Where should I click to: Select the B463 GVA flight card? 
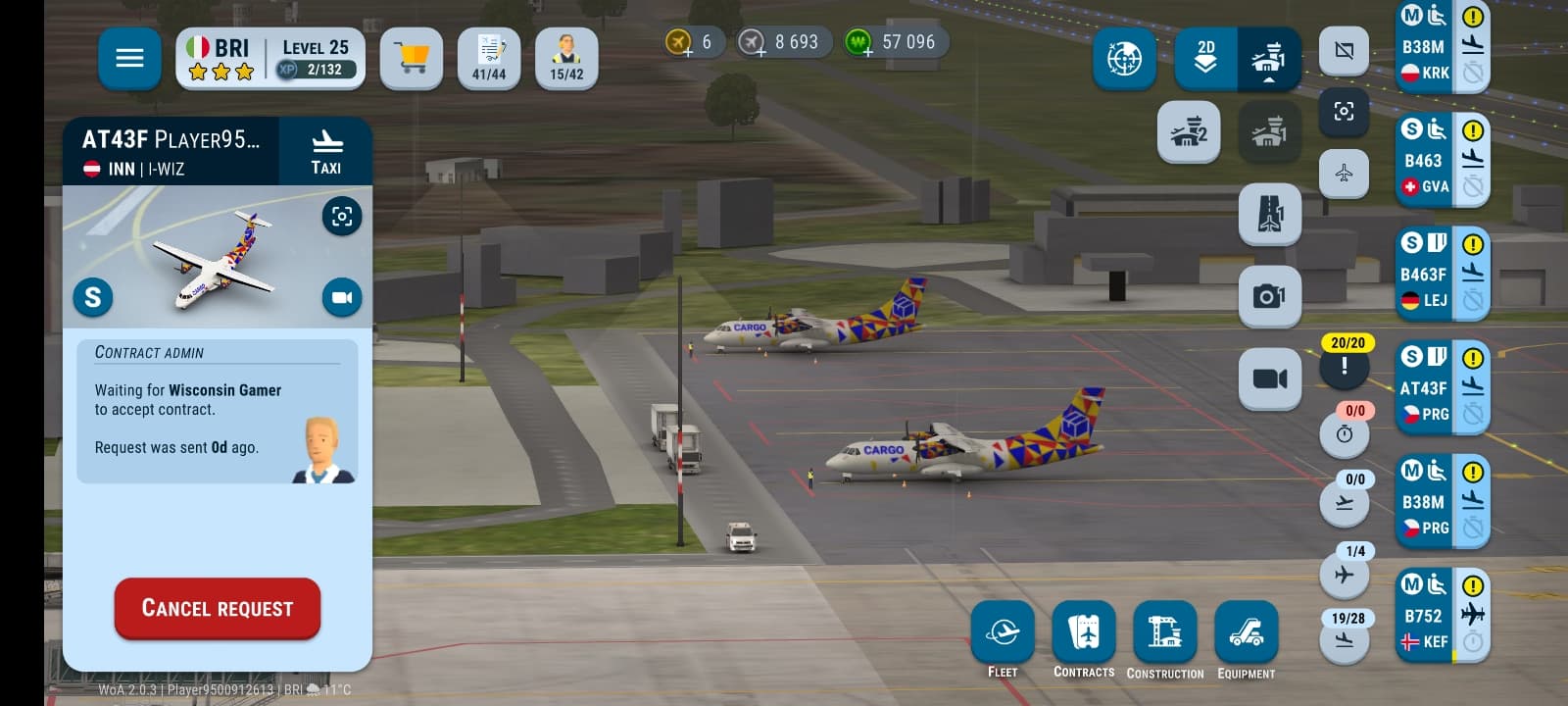pos(1424,161)
